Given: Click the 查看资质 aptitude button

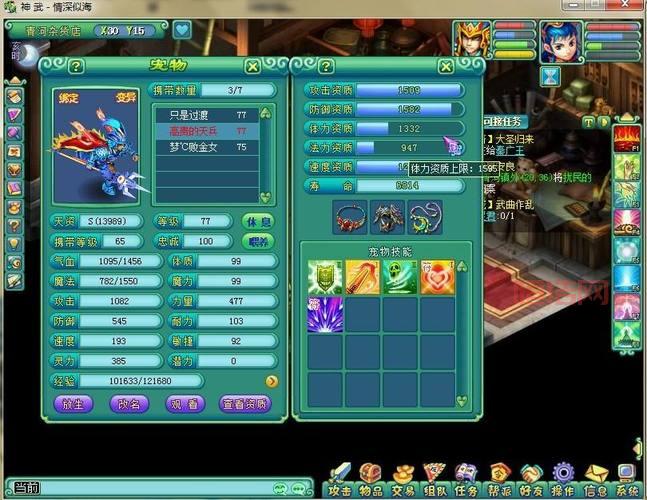Looking at the screenshot, I should [245, 403].
